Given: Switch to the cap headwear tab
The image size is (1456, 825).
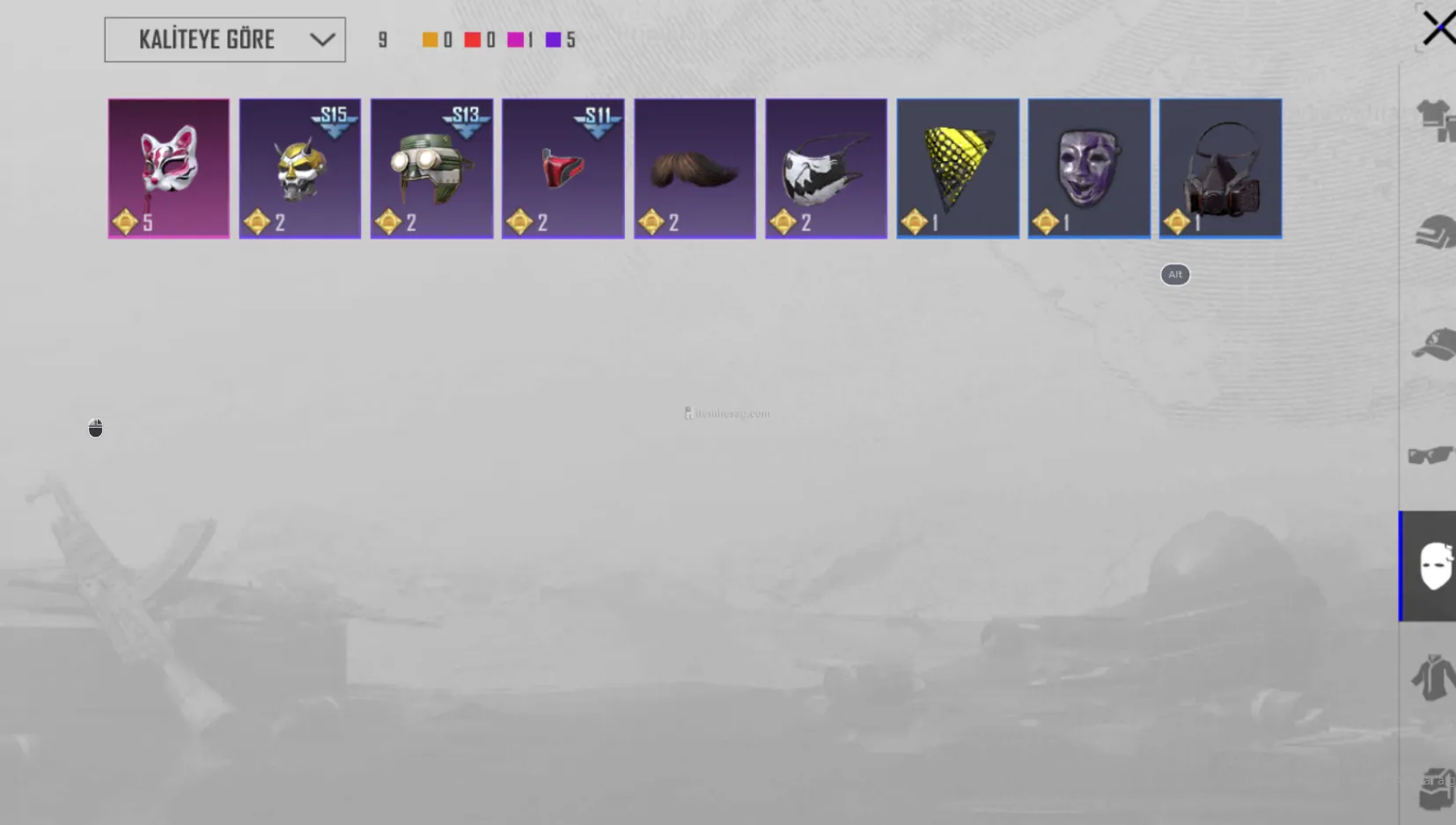Looking at the screenshot, I should pos(1434,344).
